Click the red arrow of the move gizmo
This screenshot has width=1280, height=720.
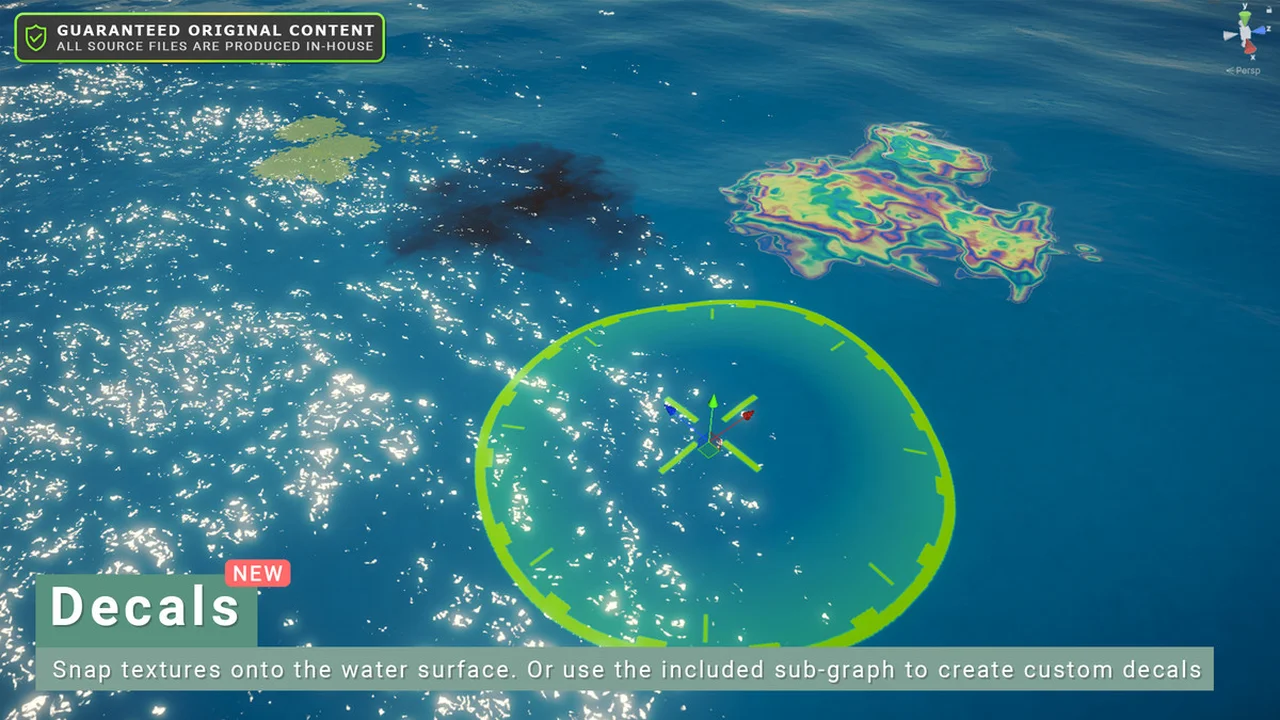click(x=746, y=414)
